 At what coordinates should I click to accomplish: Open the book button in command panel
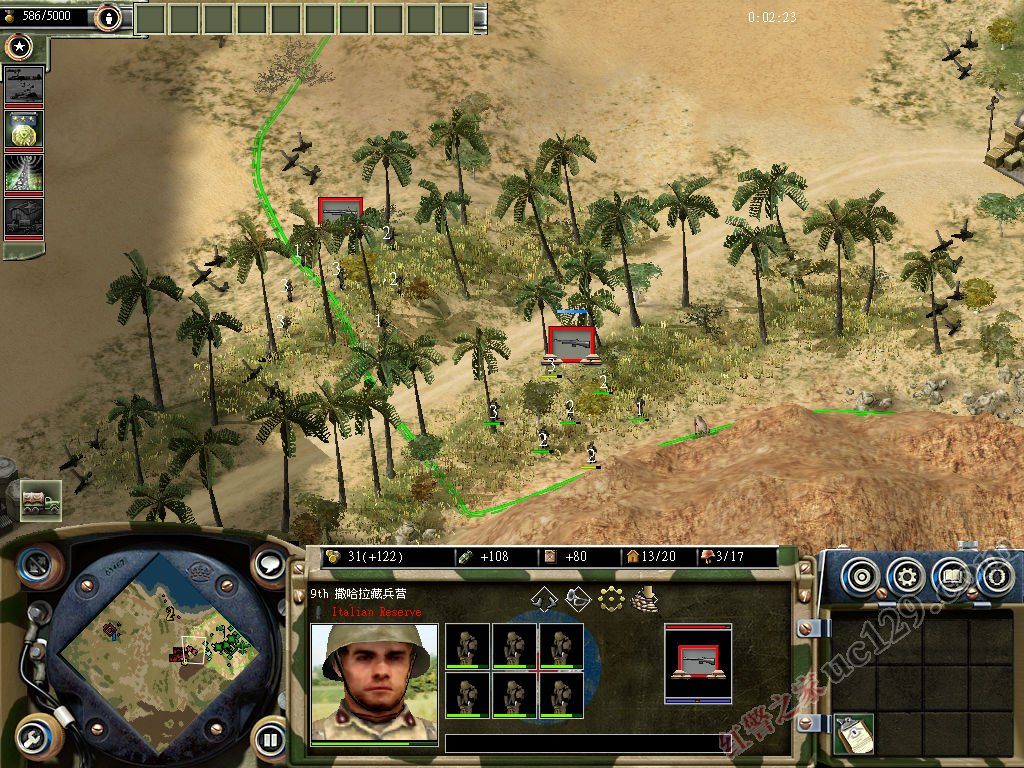(951, 576)
